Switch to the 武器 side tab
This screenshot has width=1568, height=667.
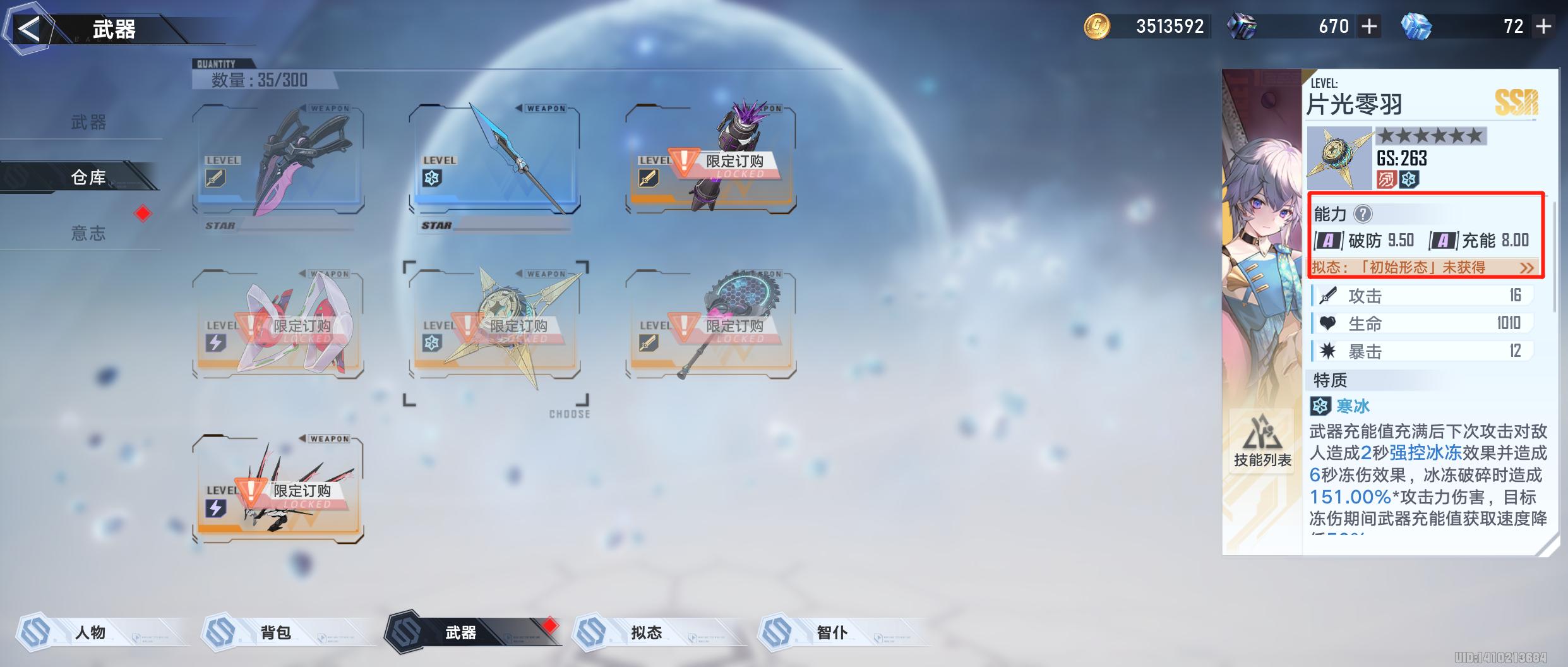[88, 122]
